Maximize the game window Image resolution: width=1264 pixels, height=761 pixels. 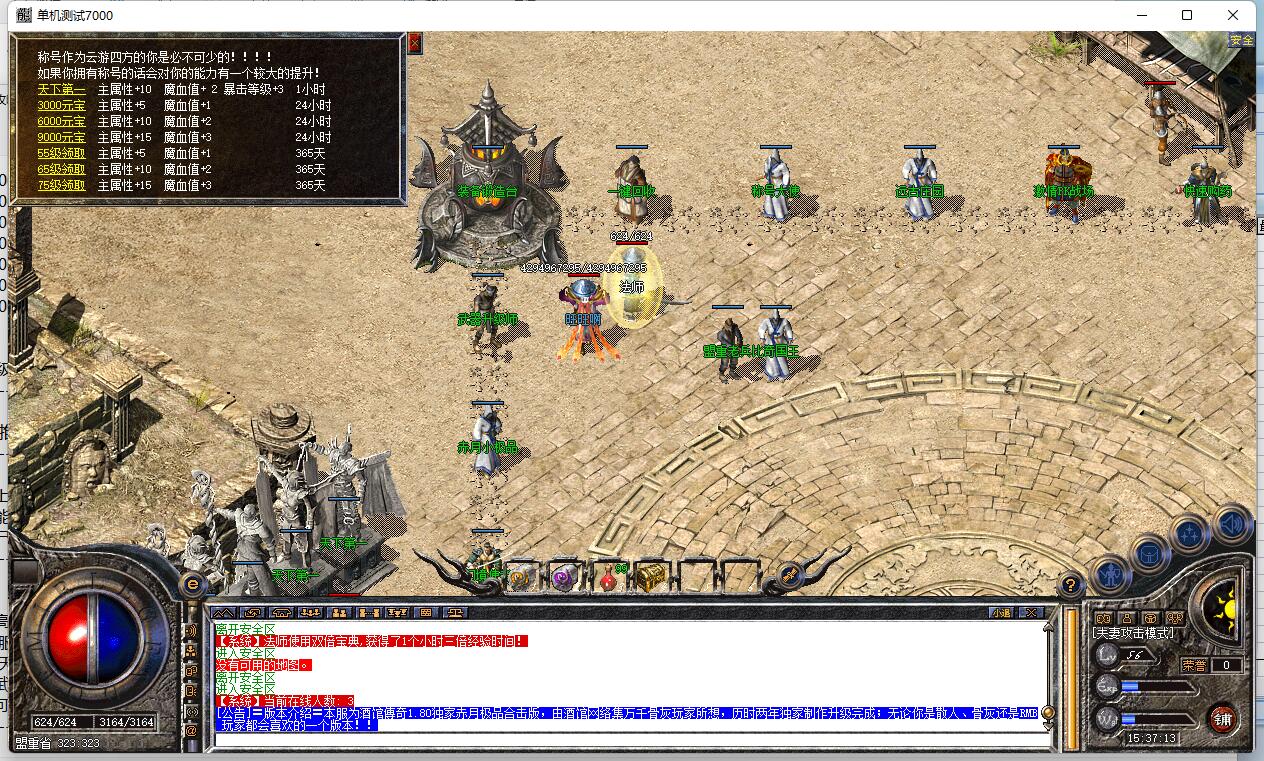tap(1187, 15)
